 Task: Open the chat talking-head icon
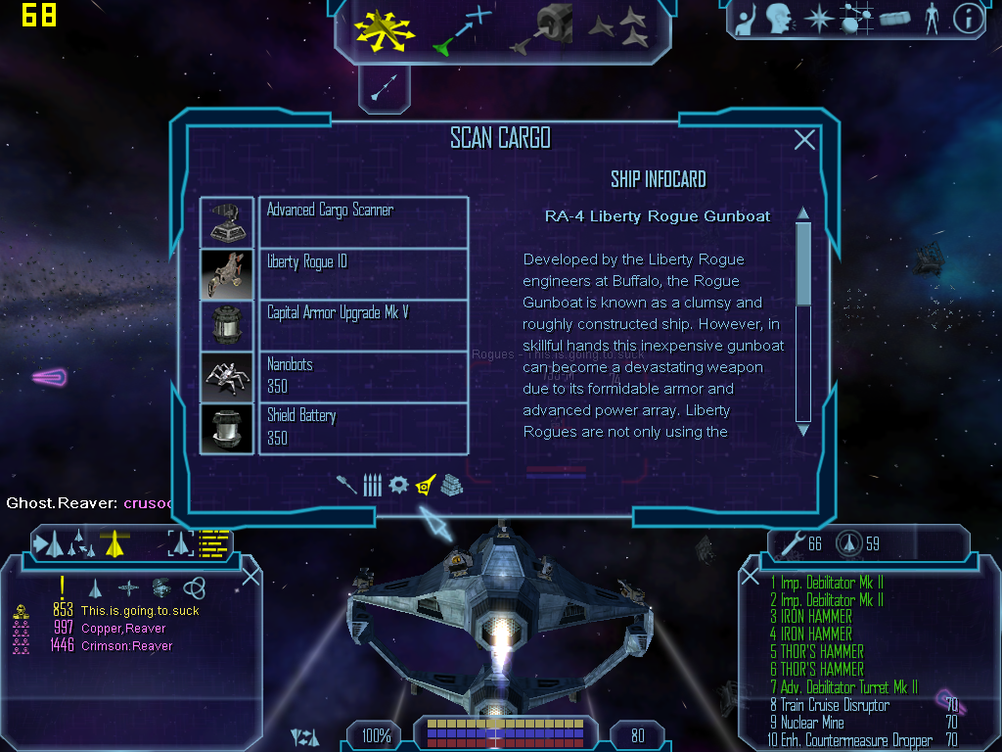(780, 19)
